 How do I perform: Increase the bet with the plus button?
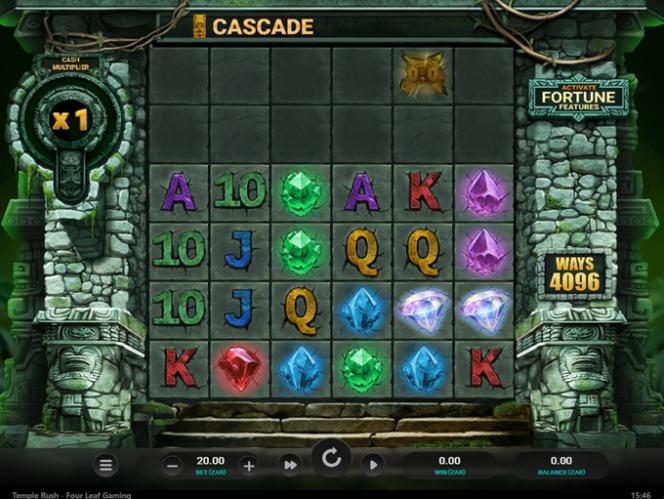coord(249,465)
